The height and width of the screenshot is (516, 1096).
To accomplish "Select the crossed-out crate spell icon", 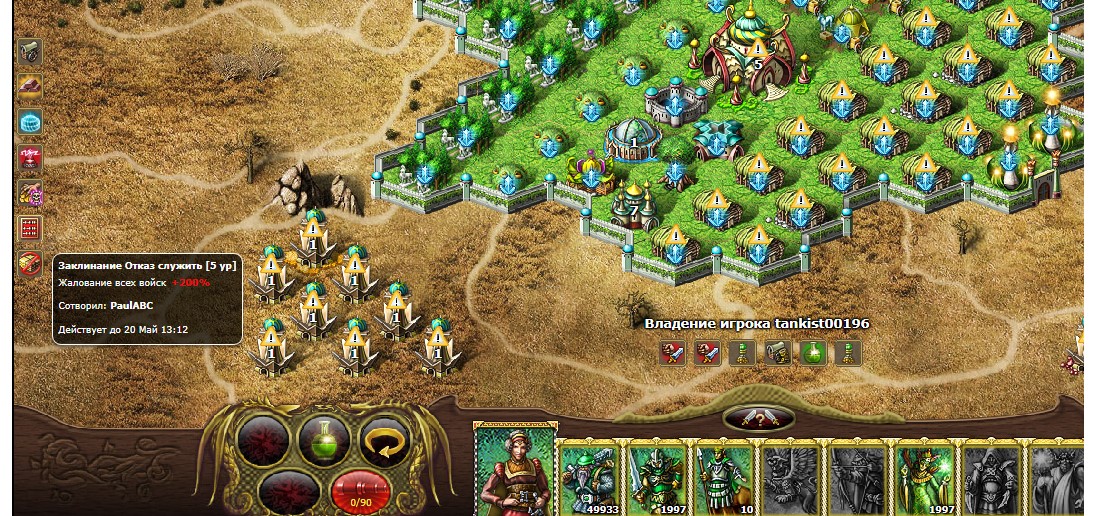I will coord(30,264).
